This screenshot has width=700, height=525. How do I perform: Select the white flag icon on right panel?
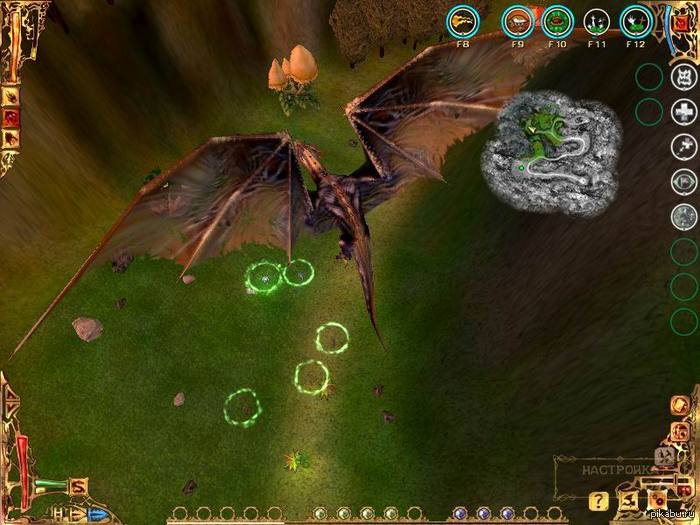tap(684, 181)
